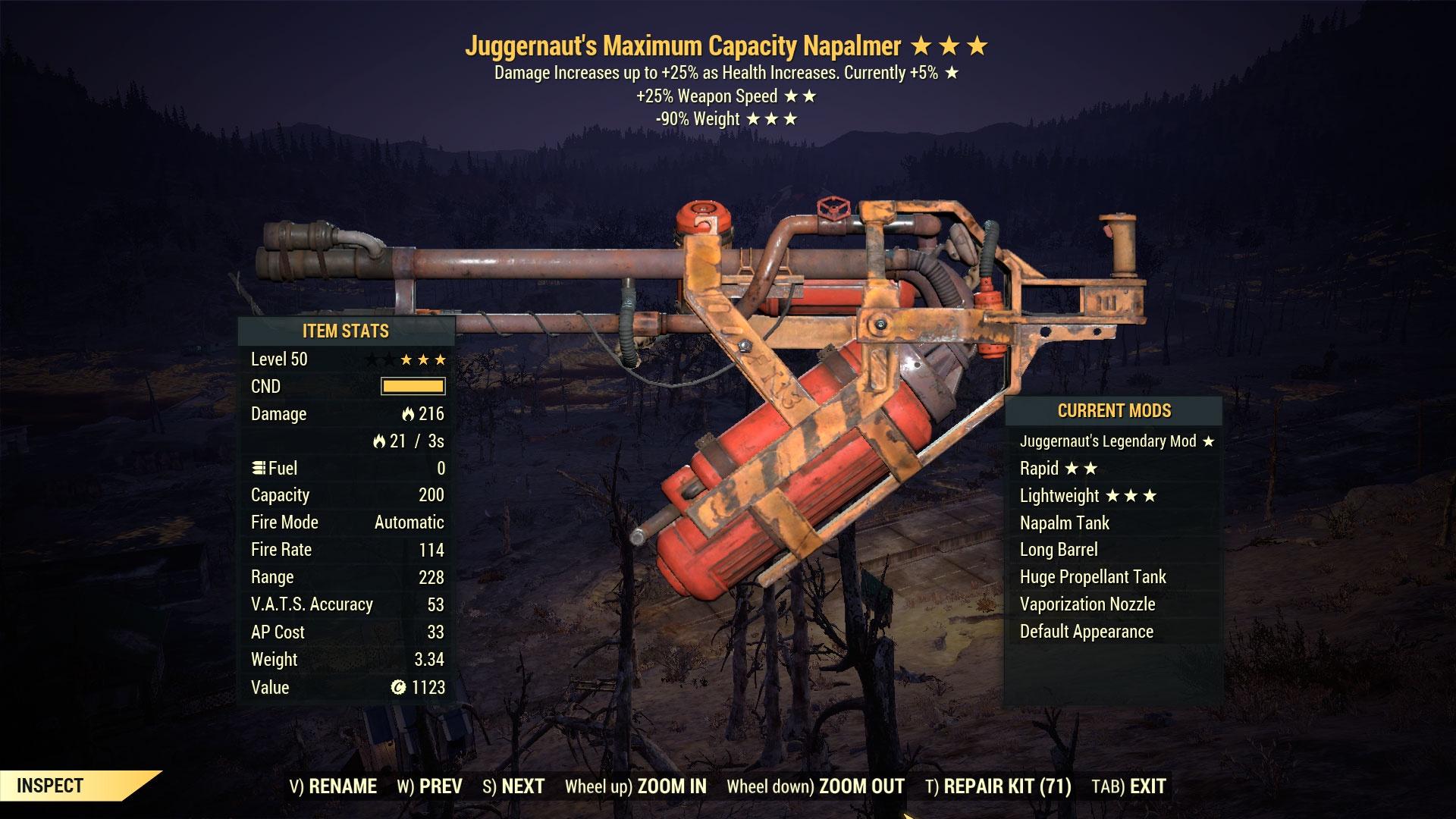Use a REPAIR KIT on the weapon

(998, 786)
